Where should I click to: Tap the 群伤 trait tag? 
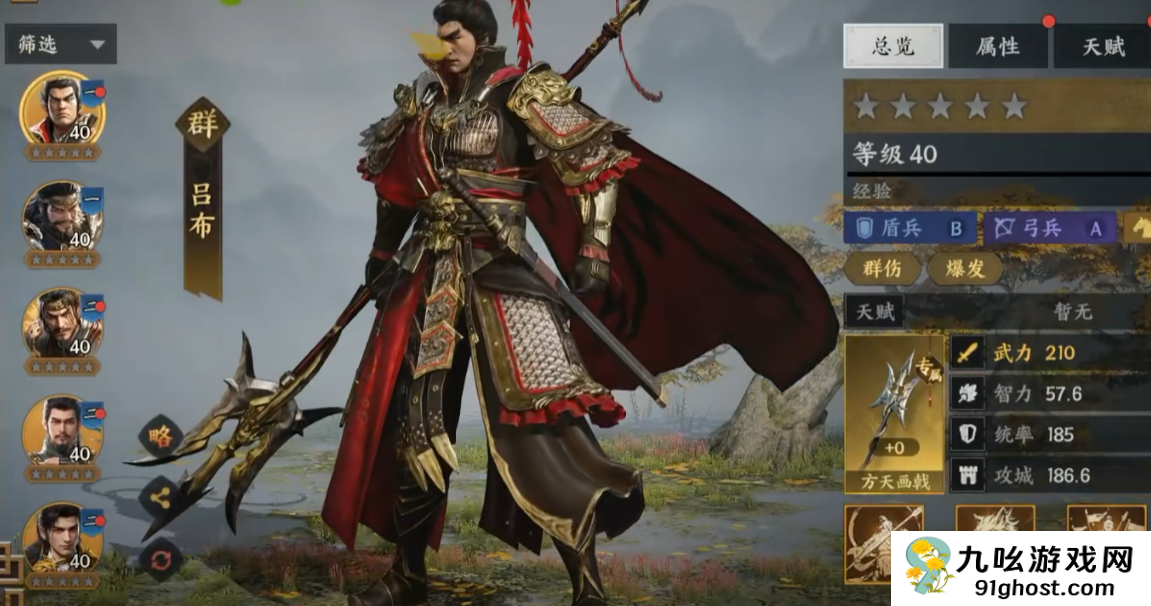click(x=881, y=269)
